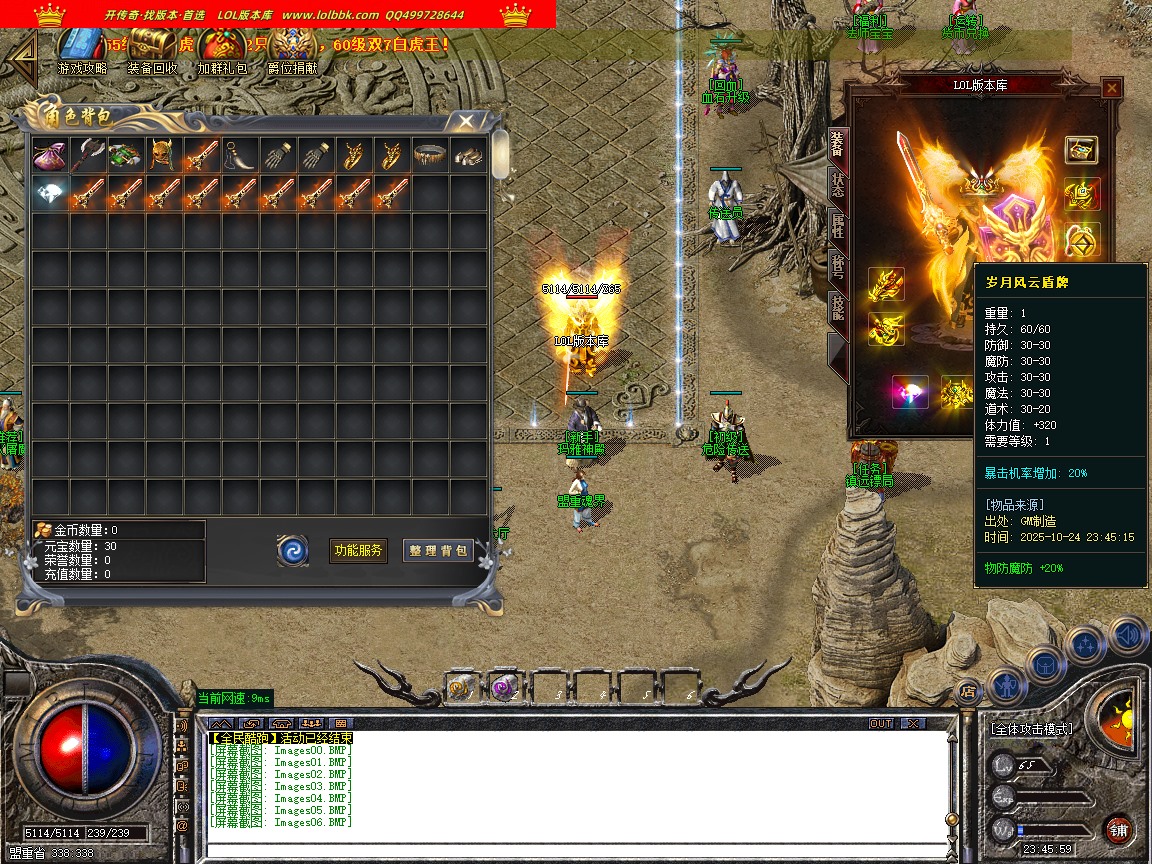The image size is (1152, 864).
Task: Click the 功能服务 function service button
Action: coord(358,550)
